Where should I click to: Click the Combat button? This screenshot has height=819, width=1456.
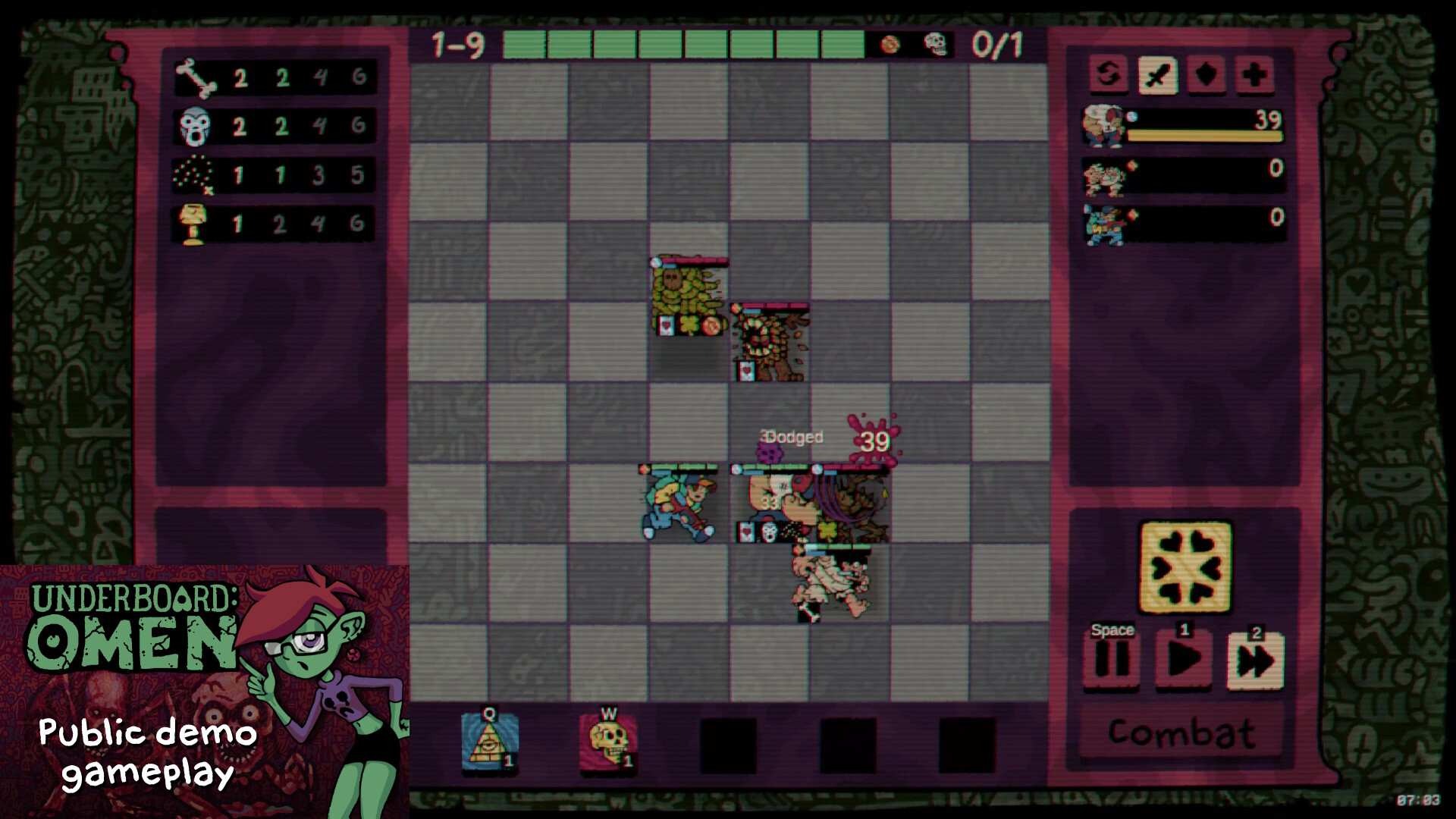click(x=1181, y=732)
